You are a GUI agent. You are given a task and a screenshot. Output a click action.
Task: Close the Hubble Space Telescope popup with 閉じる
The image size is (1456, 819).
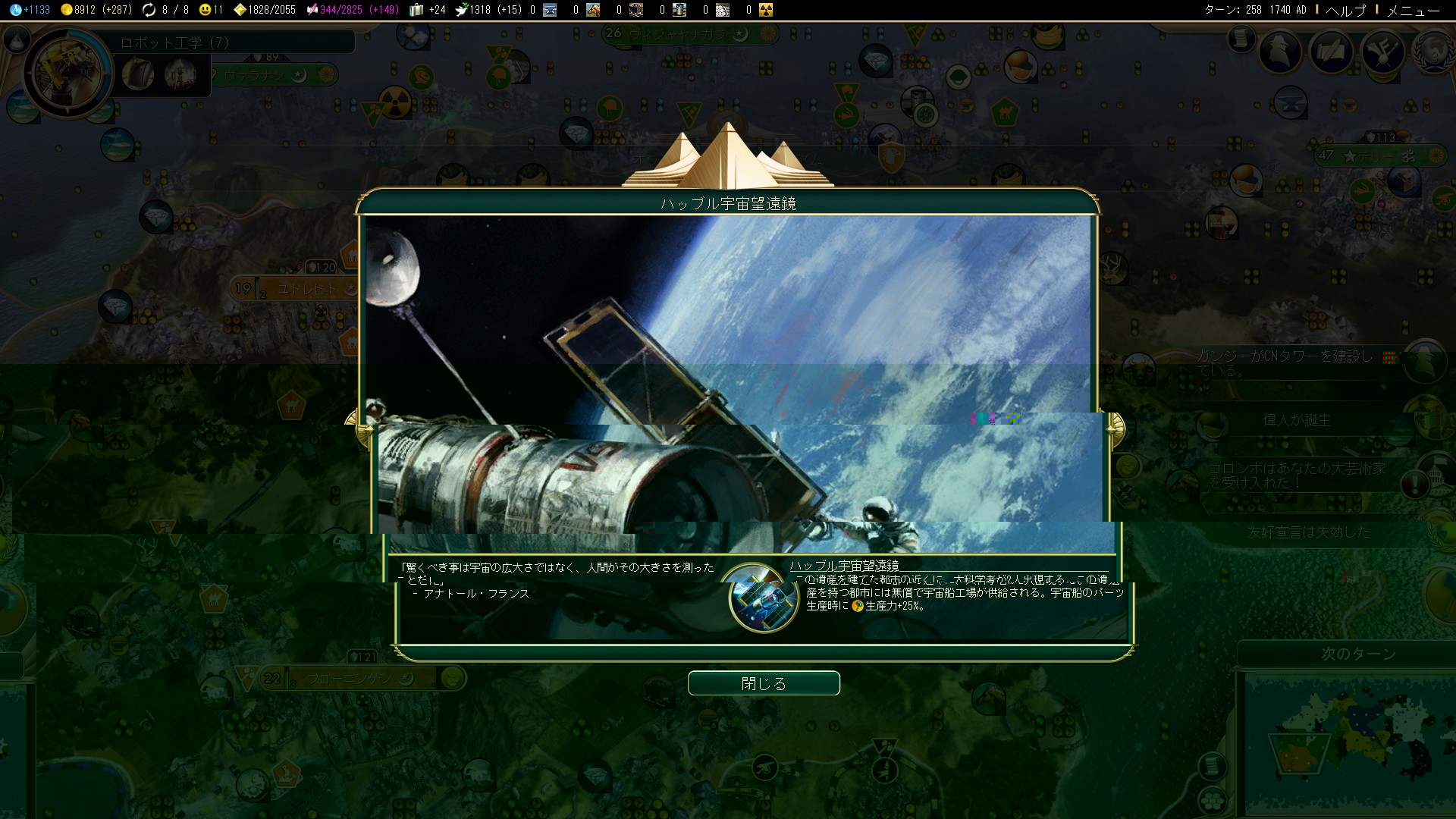[x=764, y=683]
